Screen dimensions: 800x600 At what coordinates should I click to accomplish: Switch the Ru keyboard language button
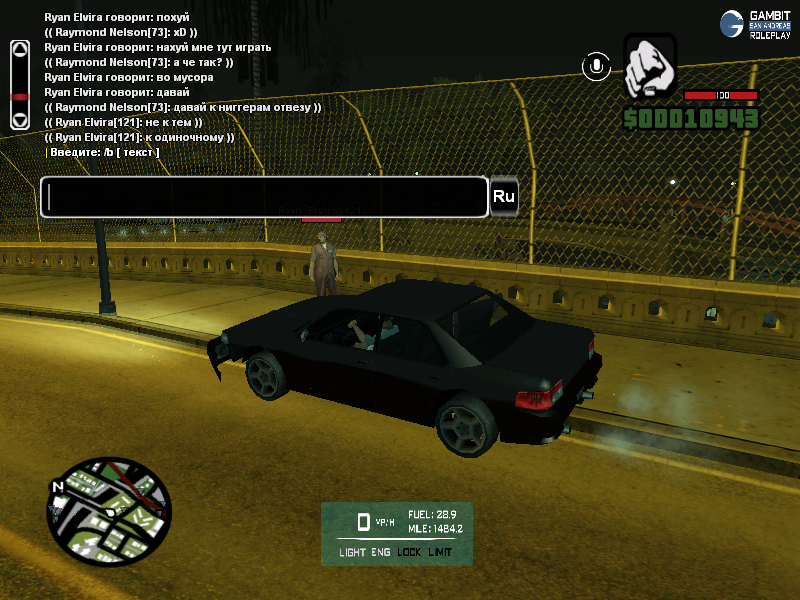pos(504,197)
